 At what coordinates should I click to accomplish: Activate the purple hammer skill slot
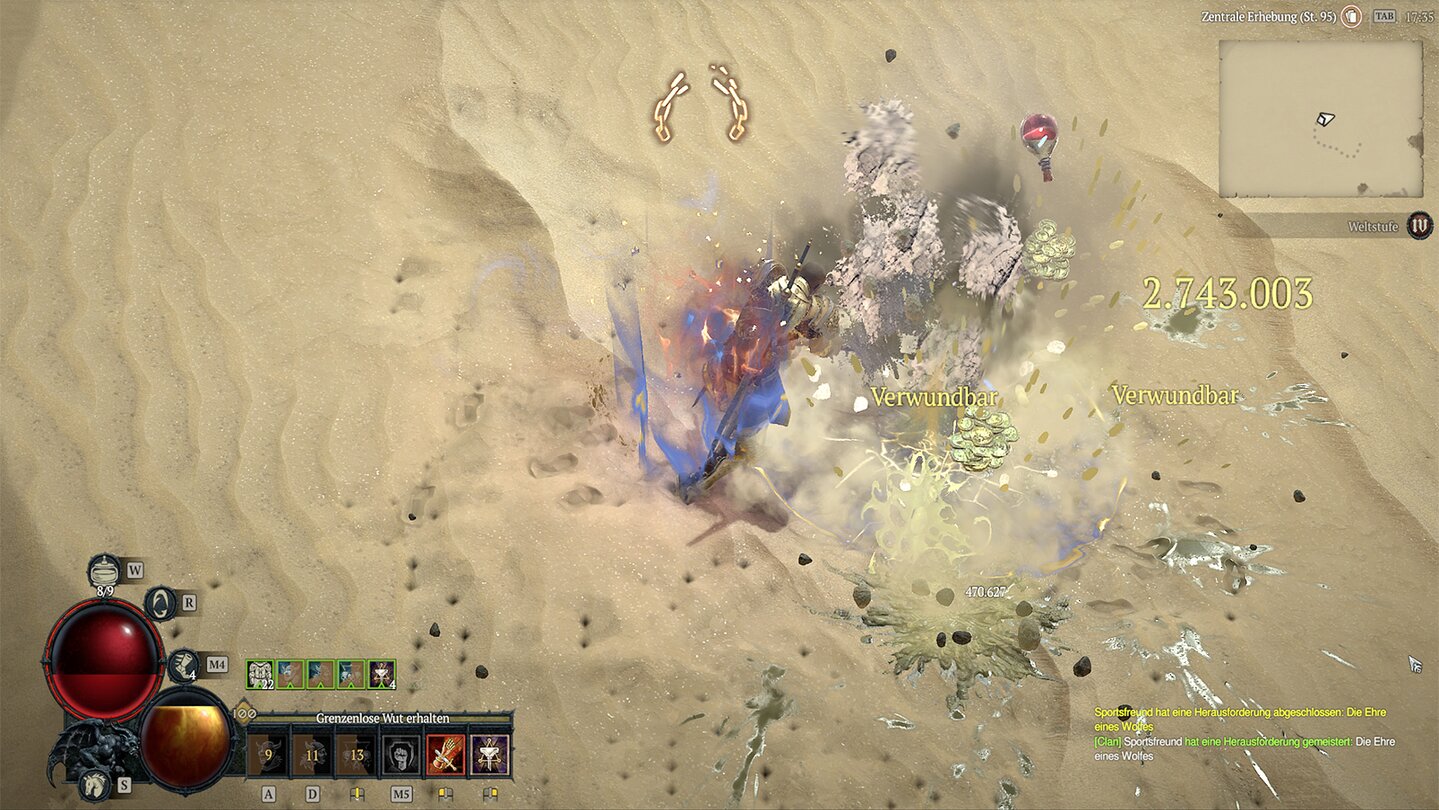click(x=490, y=754)
